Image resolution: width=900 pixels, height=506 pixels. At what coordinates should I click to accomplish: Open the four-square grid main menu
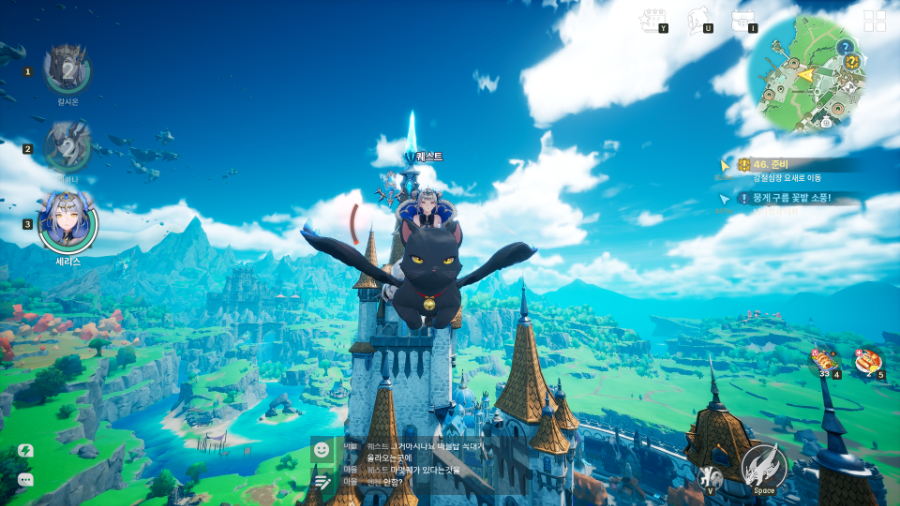[x=875, y=21]
